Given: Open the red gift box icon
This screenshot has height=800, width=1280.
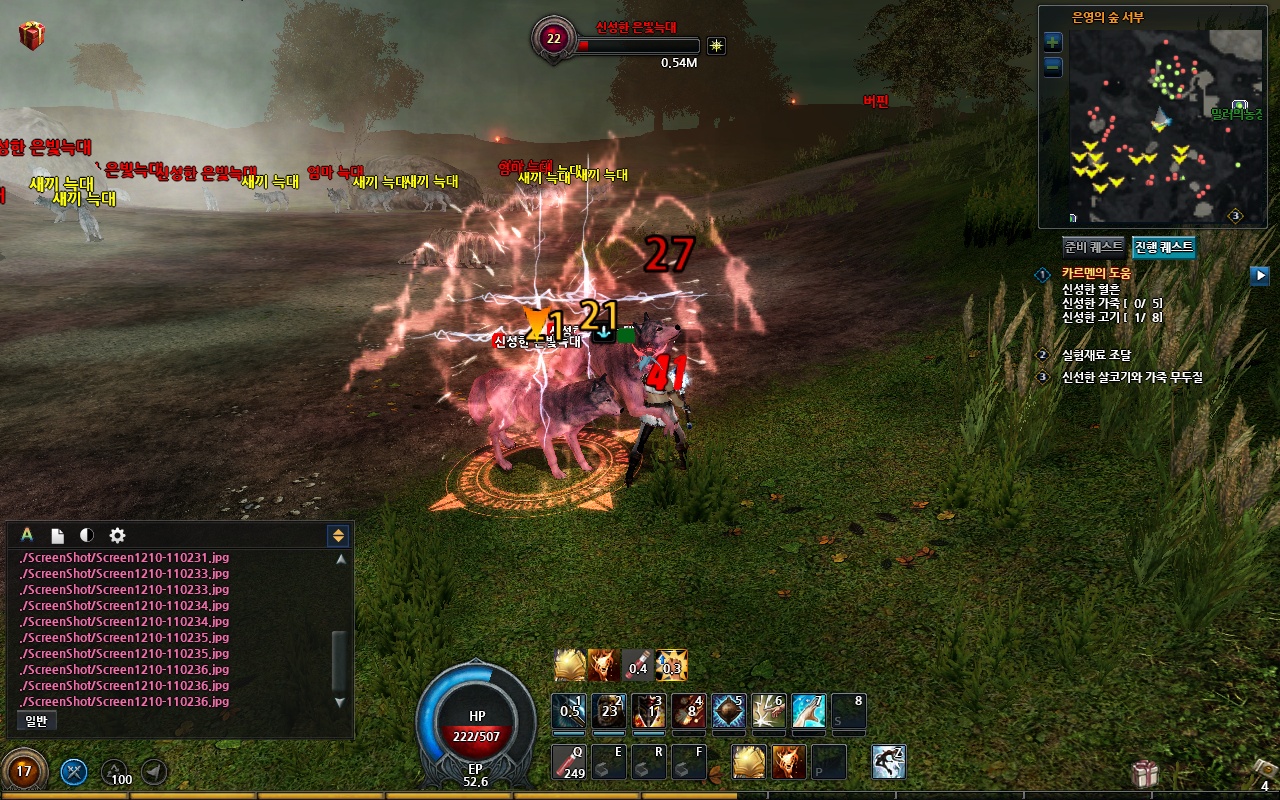Looking at the screenshot, I should 32,37.
